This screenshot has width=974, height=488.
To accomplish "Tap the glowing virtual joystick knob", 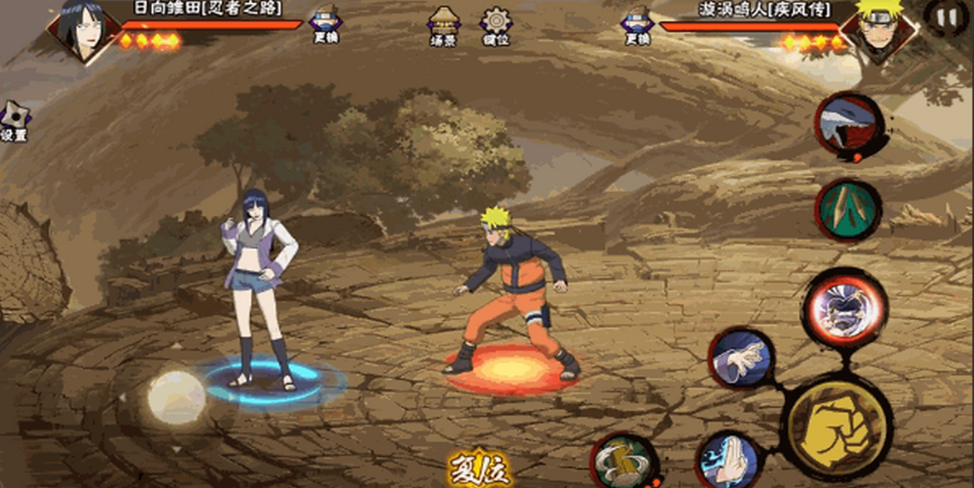I will click(x=176, y=397).
